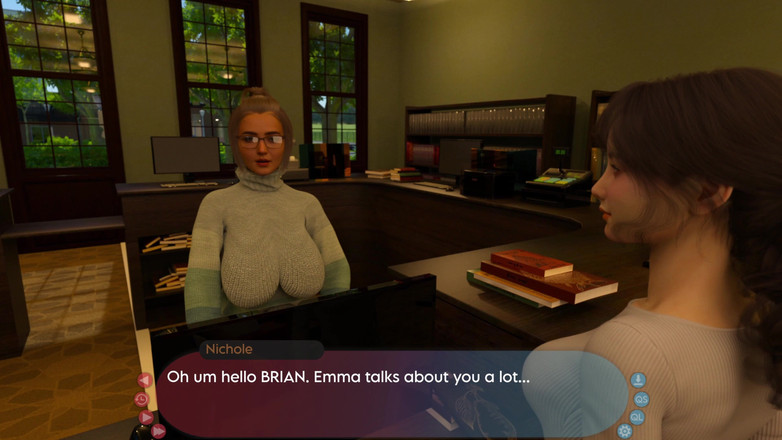Advance Nichole's dialogue by clicking the text box
Image resolution: width=782 pixels, height=440 pixels.
tap(390, 395)
